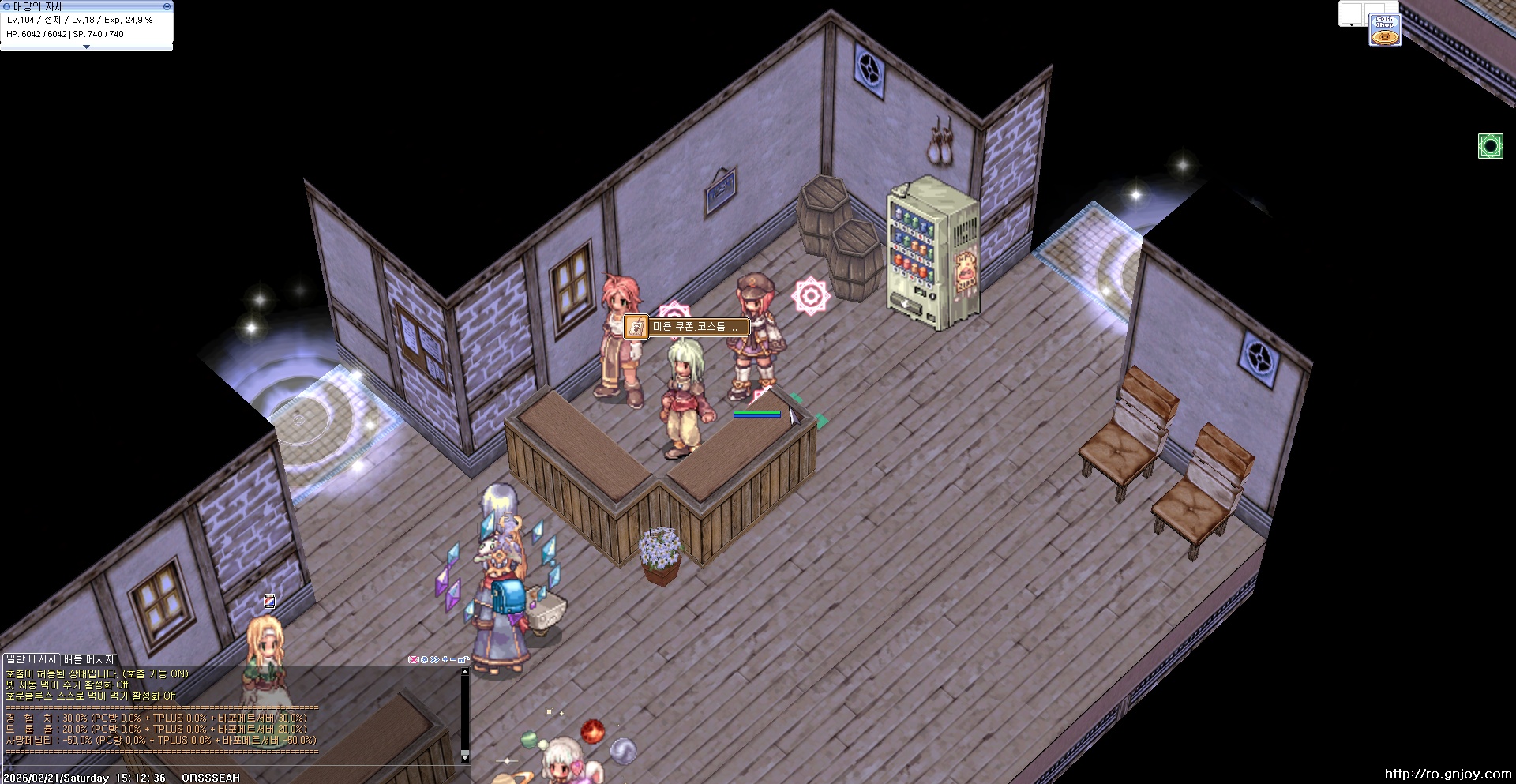
Task: Open the Cash Shop
Action: (1385, 30)
